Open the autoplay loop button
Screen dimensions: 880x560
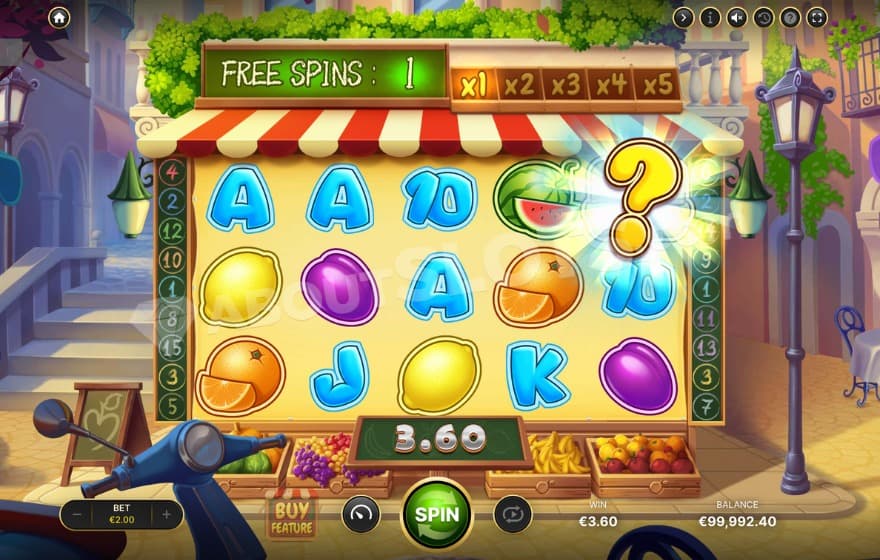tap(512, 514)
